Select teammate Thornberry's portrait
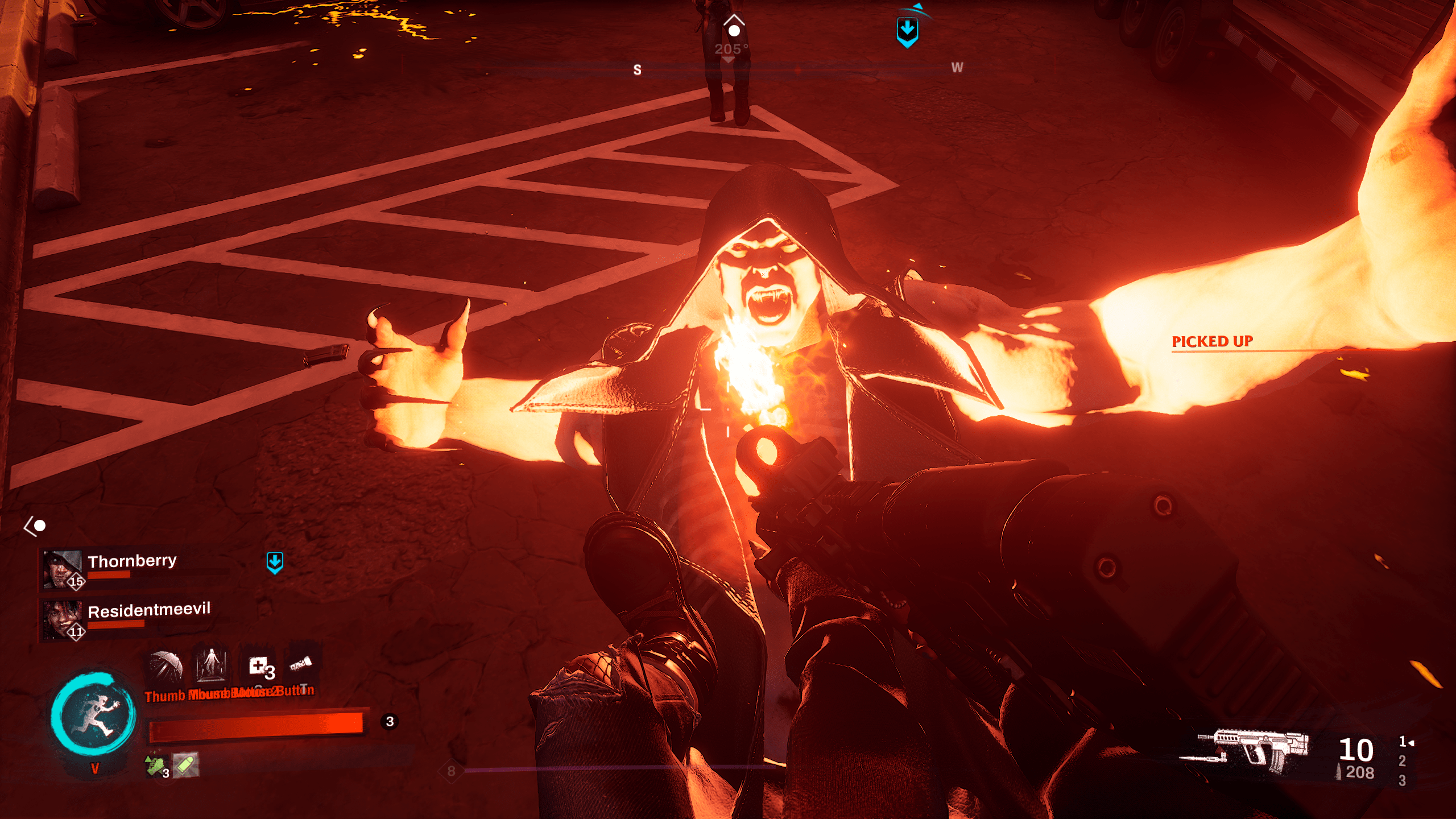Screen dimensions: 1456x819 click(62, 568)
